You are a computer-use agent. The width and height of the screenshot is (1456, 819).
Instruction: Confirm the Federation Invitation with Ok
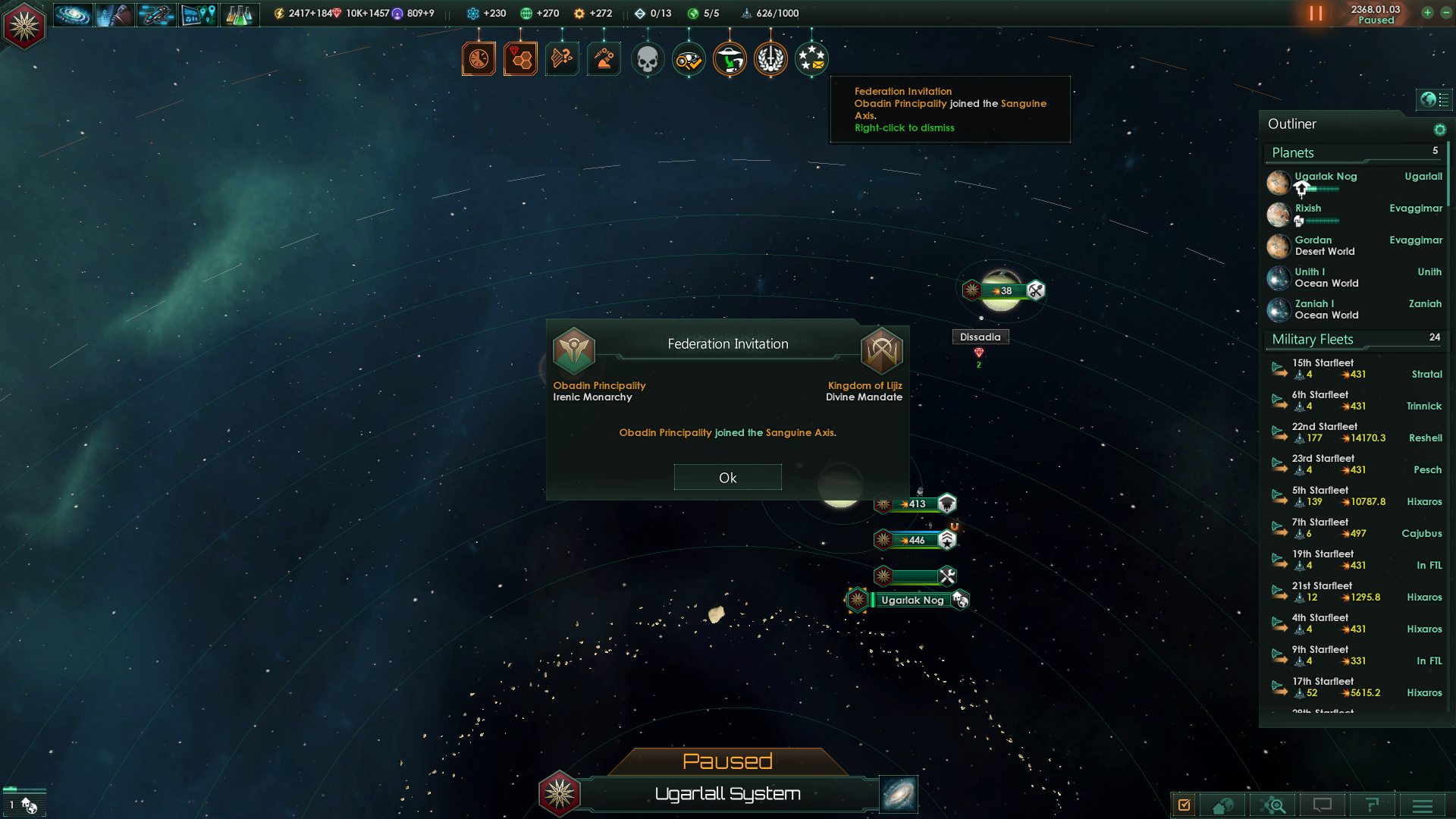[727, 478]
